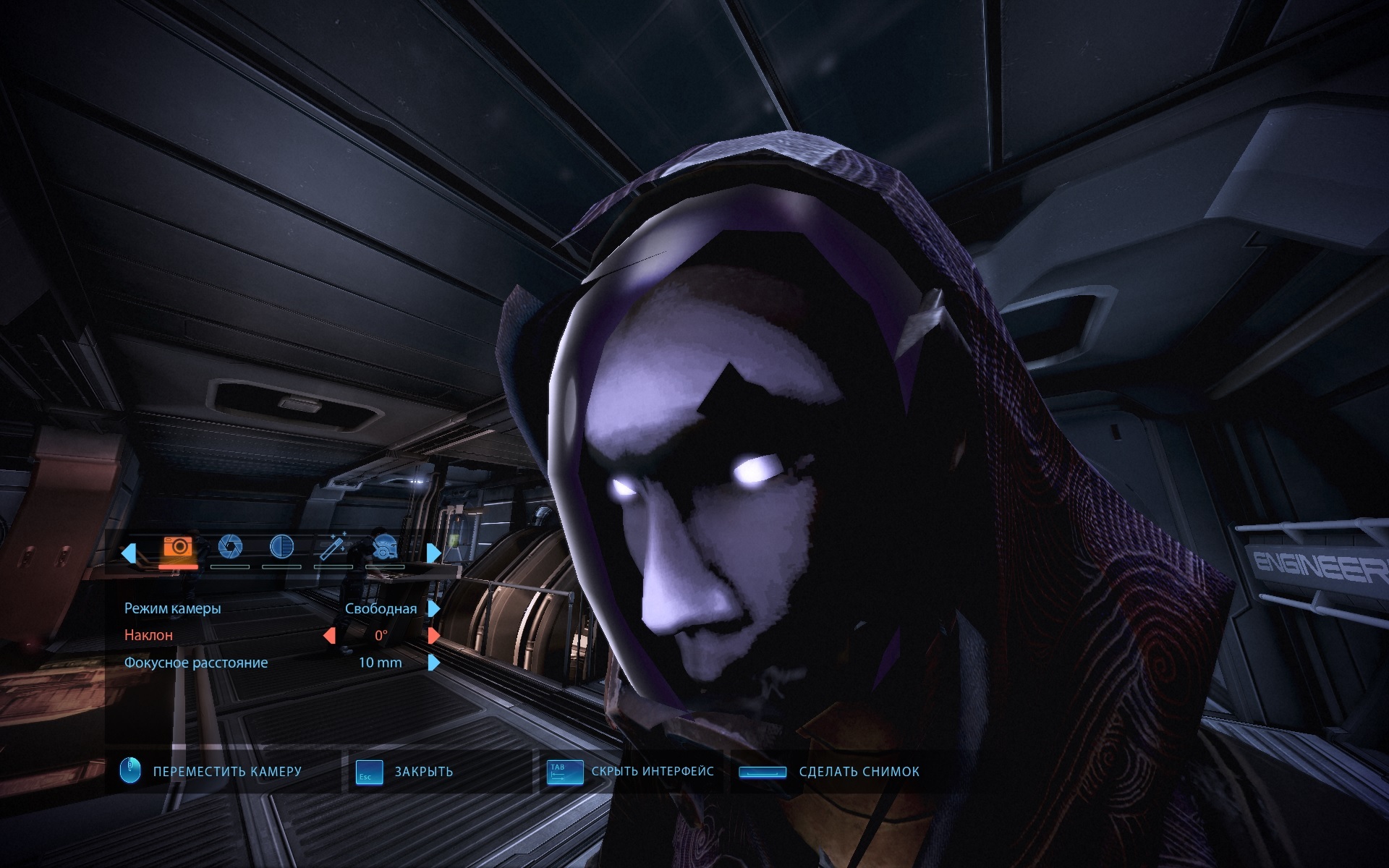Screen dimensions: 1389x868
Task: Open the fifth tab with the gear icon
Action: click(x=385, y=548)
